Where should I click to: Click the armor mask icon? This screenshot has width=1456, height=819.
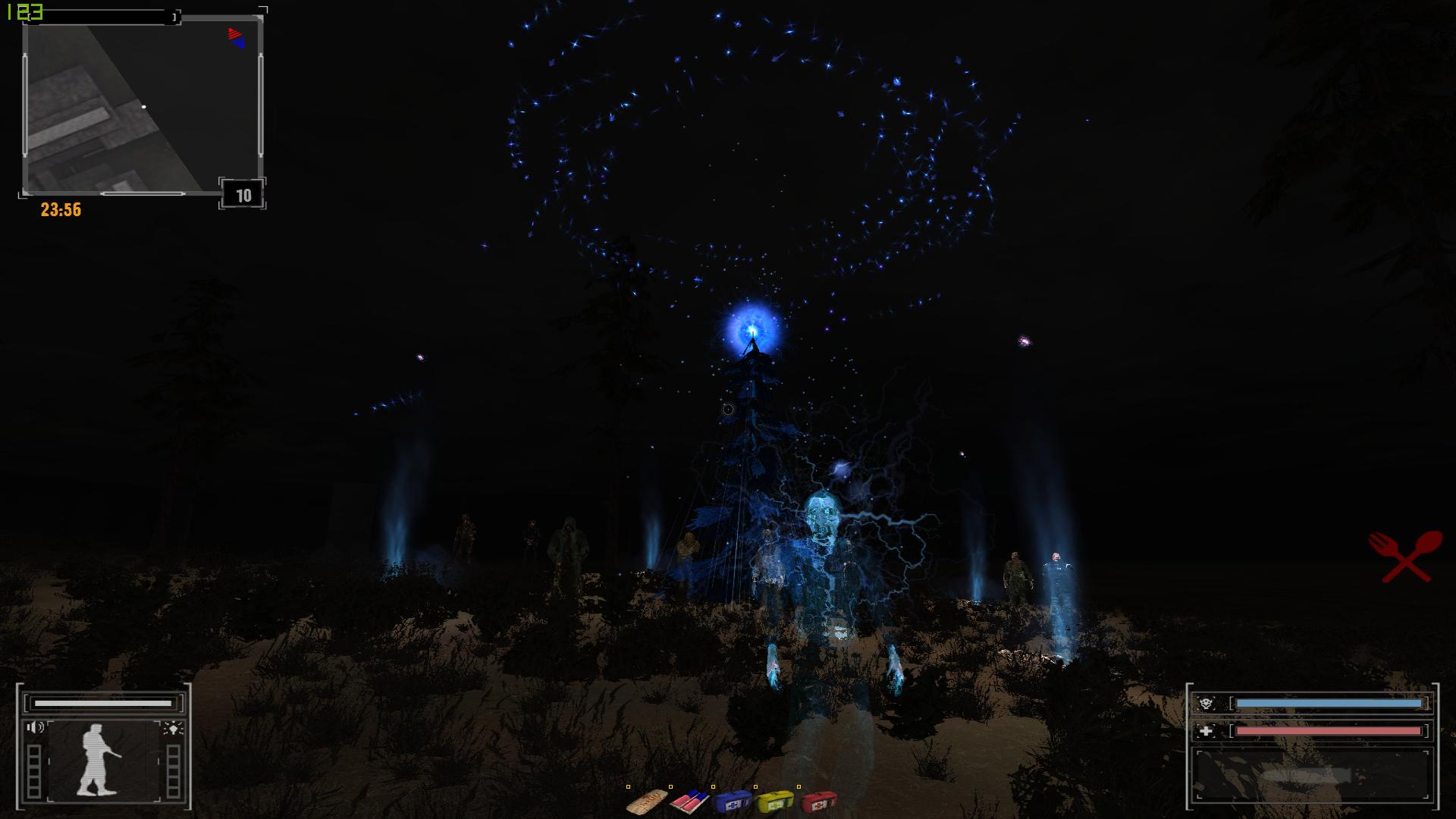(x=1206, y=704)
